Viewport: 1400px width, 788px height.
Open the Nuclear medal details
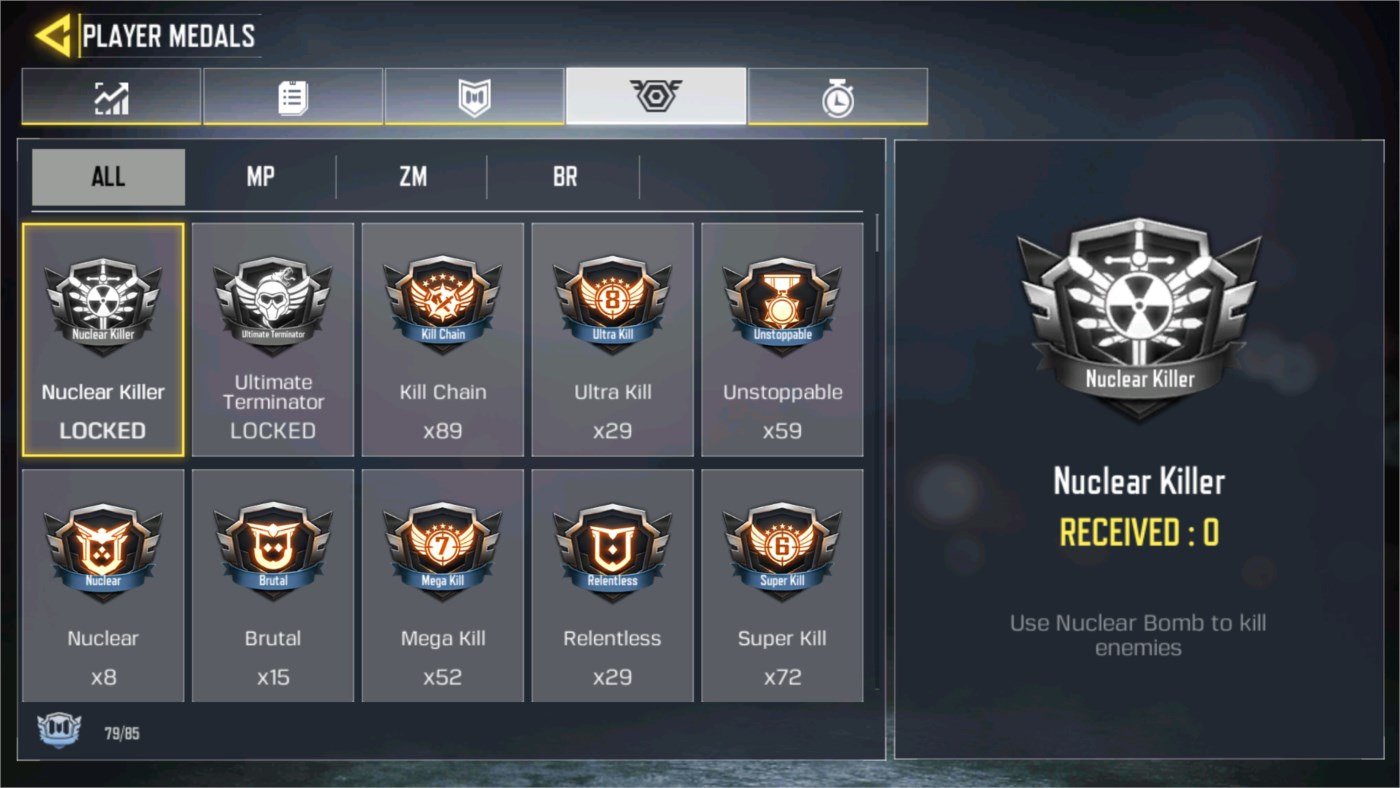tap(103, 585)
